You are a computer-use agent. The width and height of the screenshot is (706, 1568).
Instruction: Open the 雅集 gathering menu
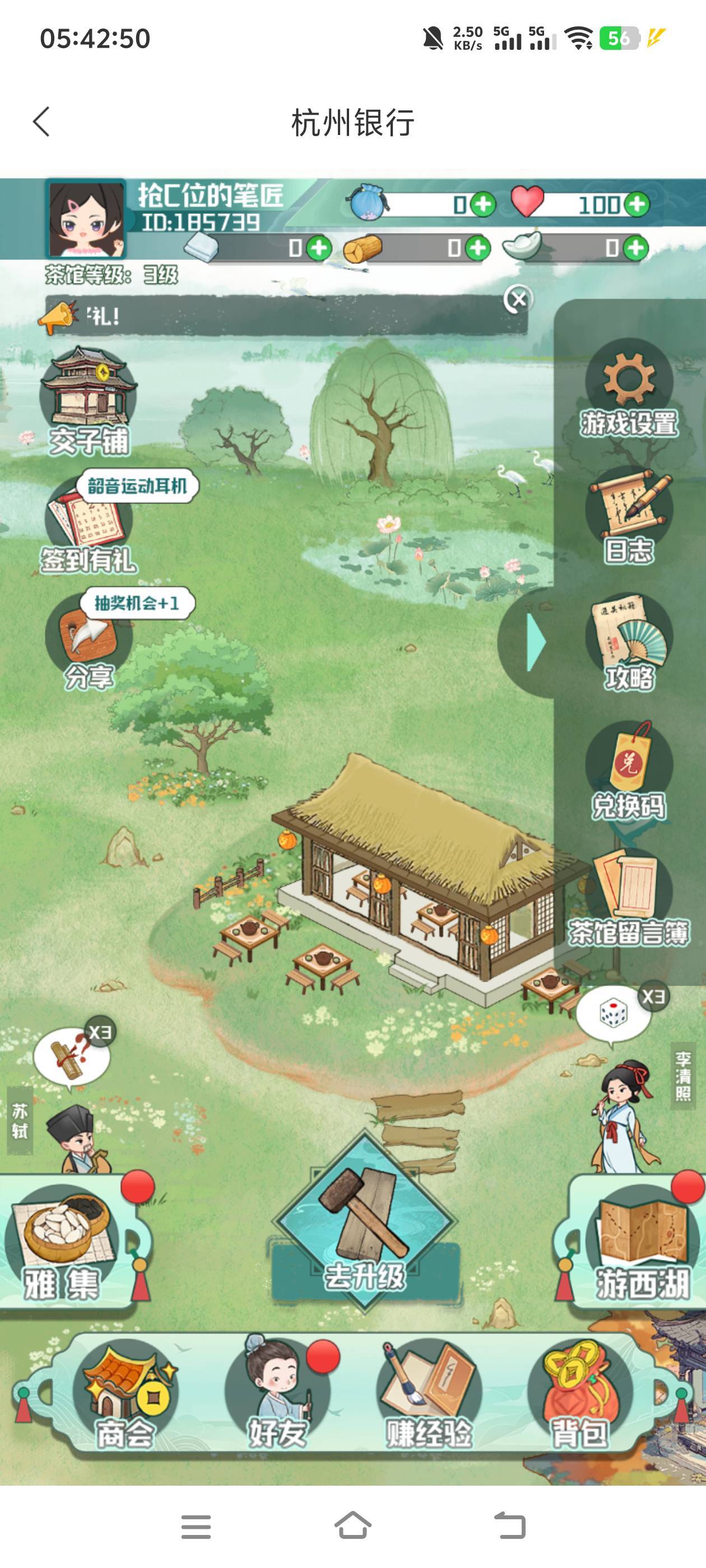[x=64, y=1242]
